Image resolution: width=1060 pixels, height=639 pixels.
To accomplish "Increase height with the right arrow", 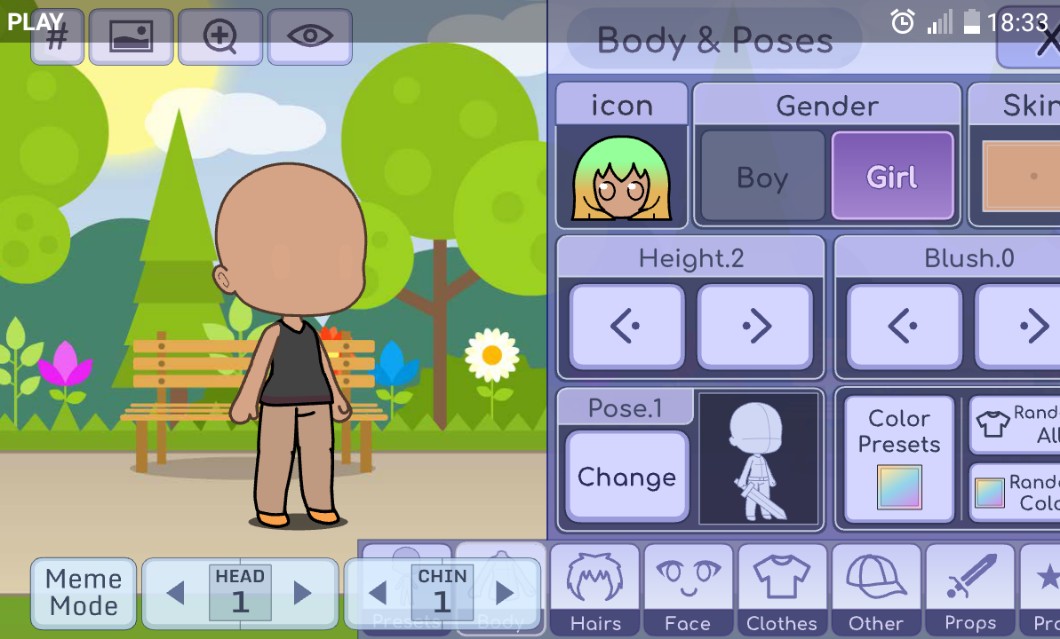I will tap(755, 326).
